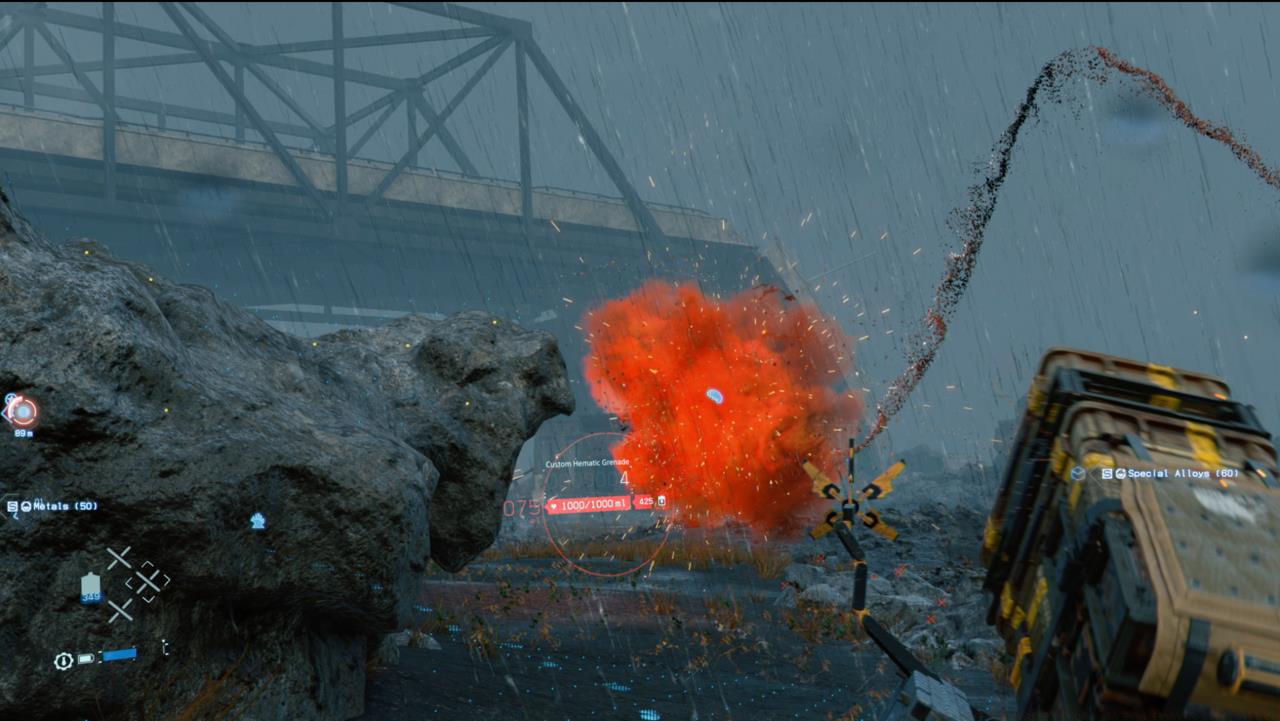Click the battery icon next to the blue bar
Image resolution: width=1280 pixels, height=721 pixels.
click(x=85, y=658)
